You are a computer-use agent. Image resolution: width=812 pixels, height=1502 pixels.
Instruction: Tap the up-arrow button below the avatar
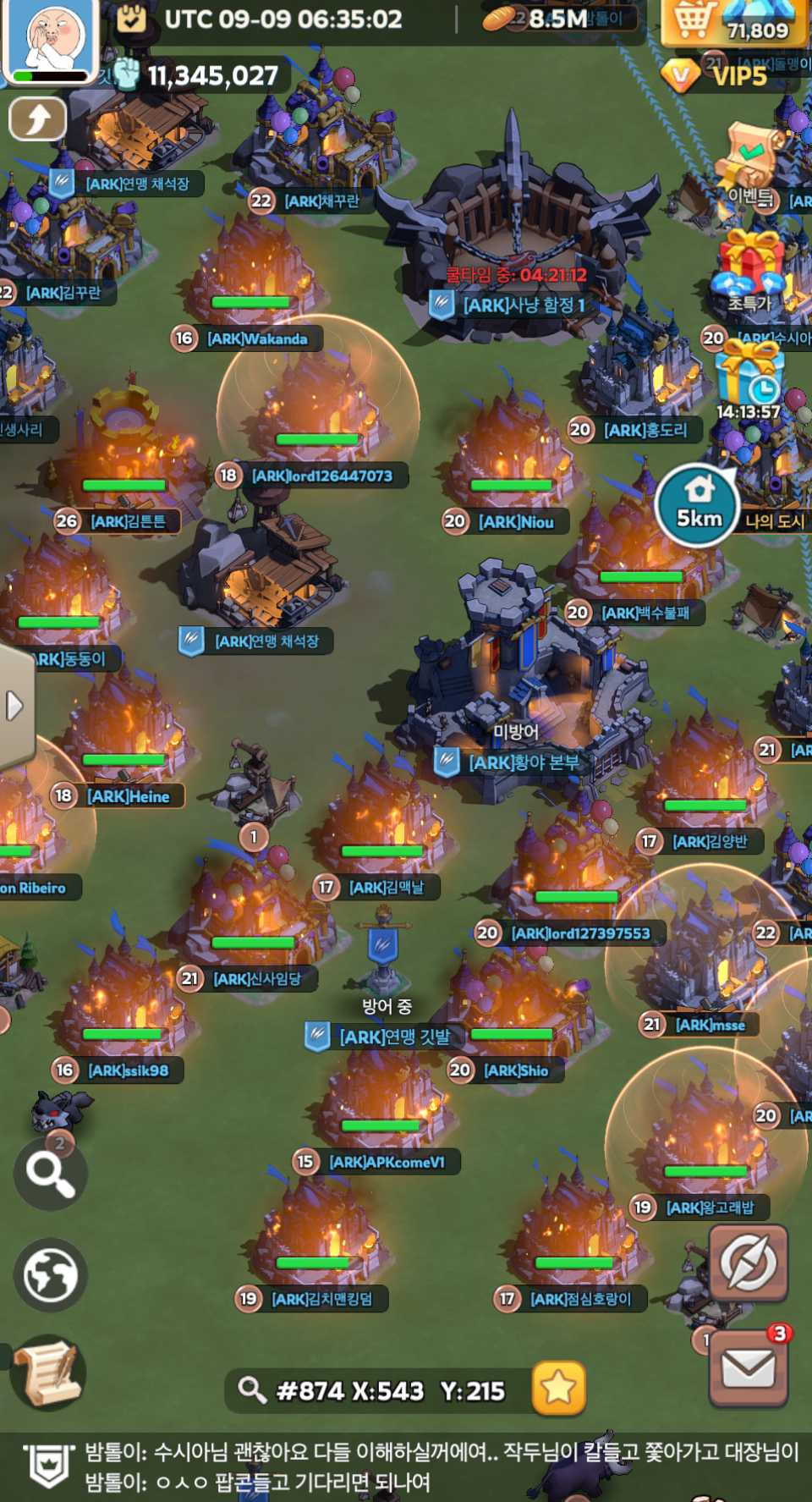pos(37,119)
